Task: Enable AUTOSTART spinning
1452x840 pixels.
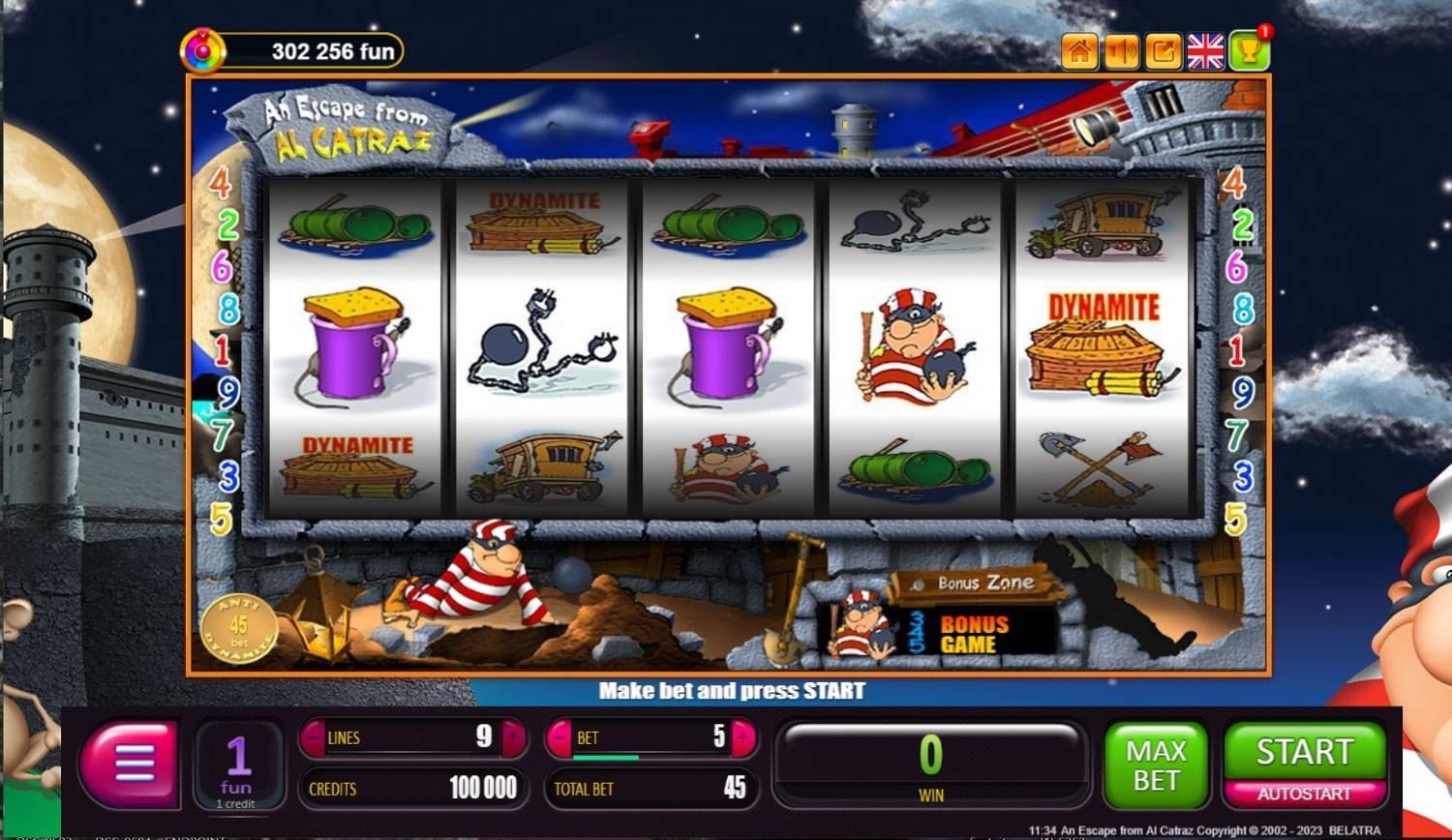Action: pos(1304,795)
